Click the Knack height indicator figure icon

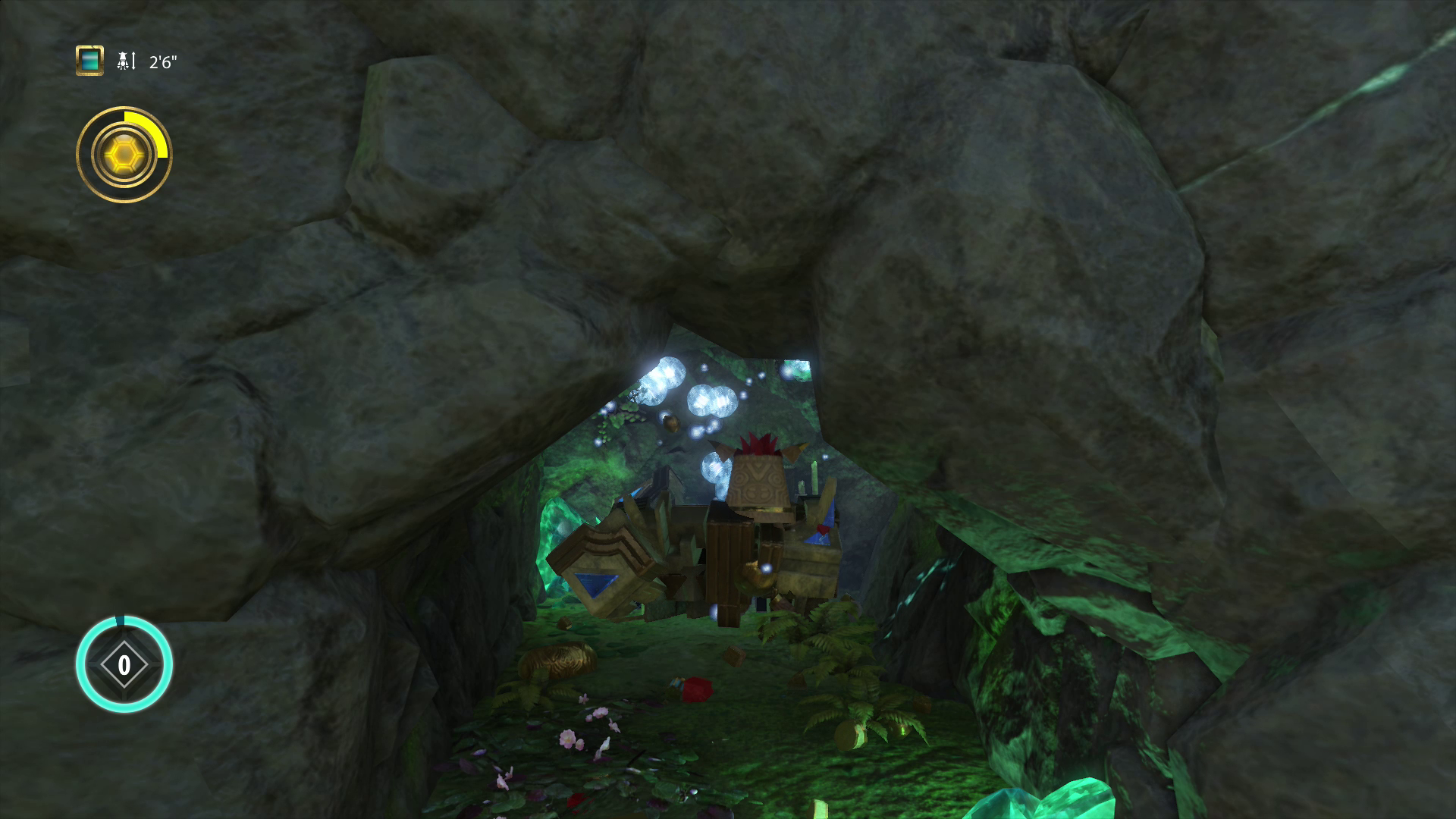(x=121, y=61)
